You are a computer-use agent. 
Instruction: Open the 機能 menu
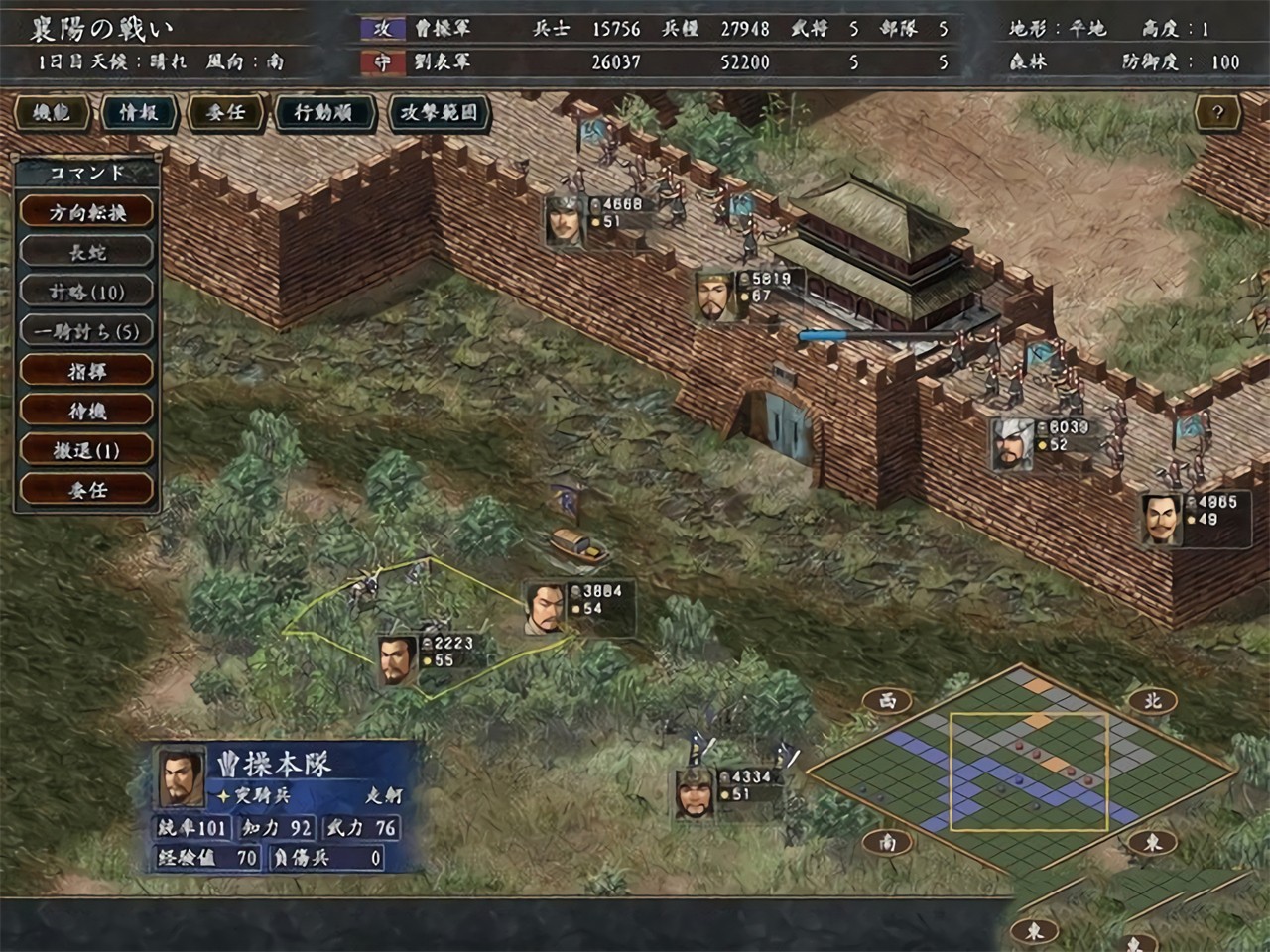point(52,113)
